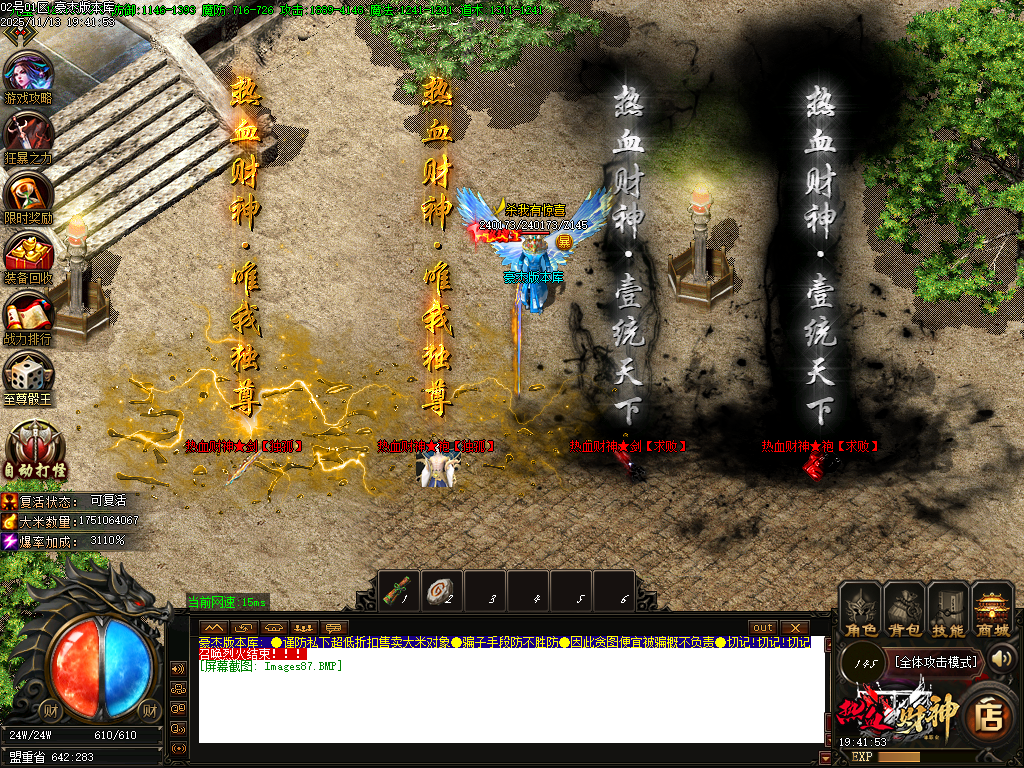This screenshot has height=768, width=1024.
Task: Toggle the sound speaker button
Action: [1002, 658]
